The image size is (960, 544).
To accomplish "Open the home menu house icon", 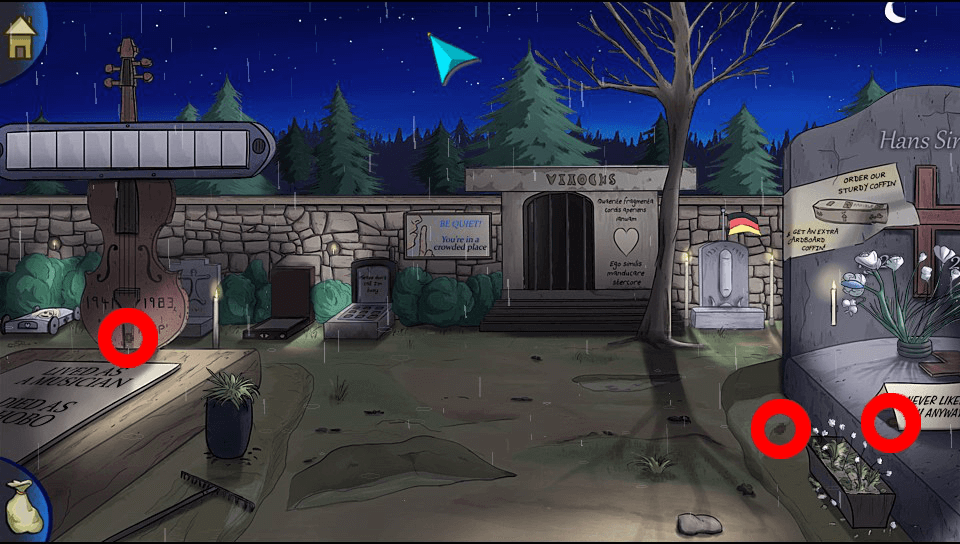I will coord(20,38).
